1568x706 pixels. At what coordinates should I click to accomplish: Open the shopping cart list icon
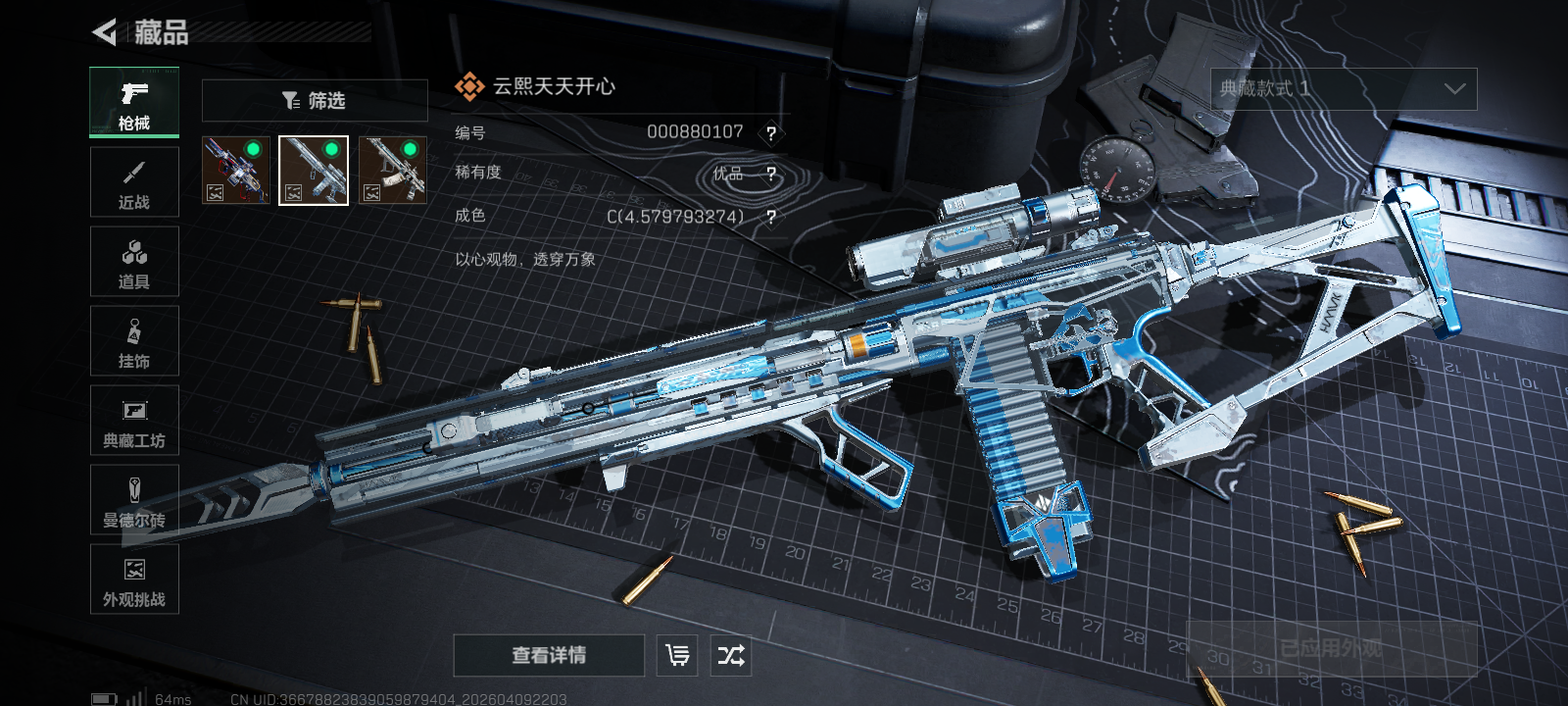677,655
